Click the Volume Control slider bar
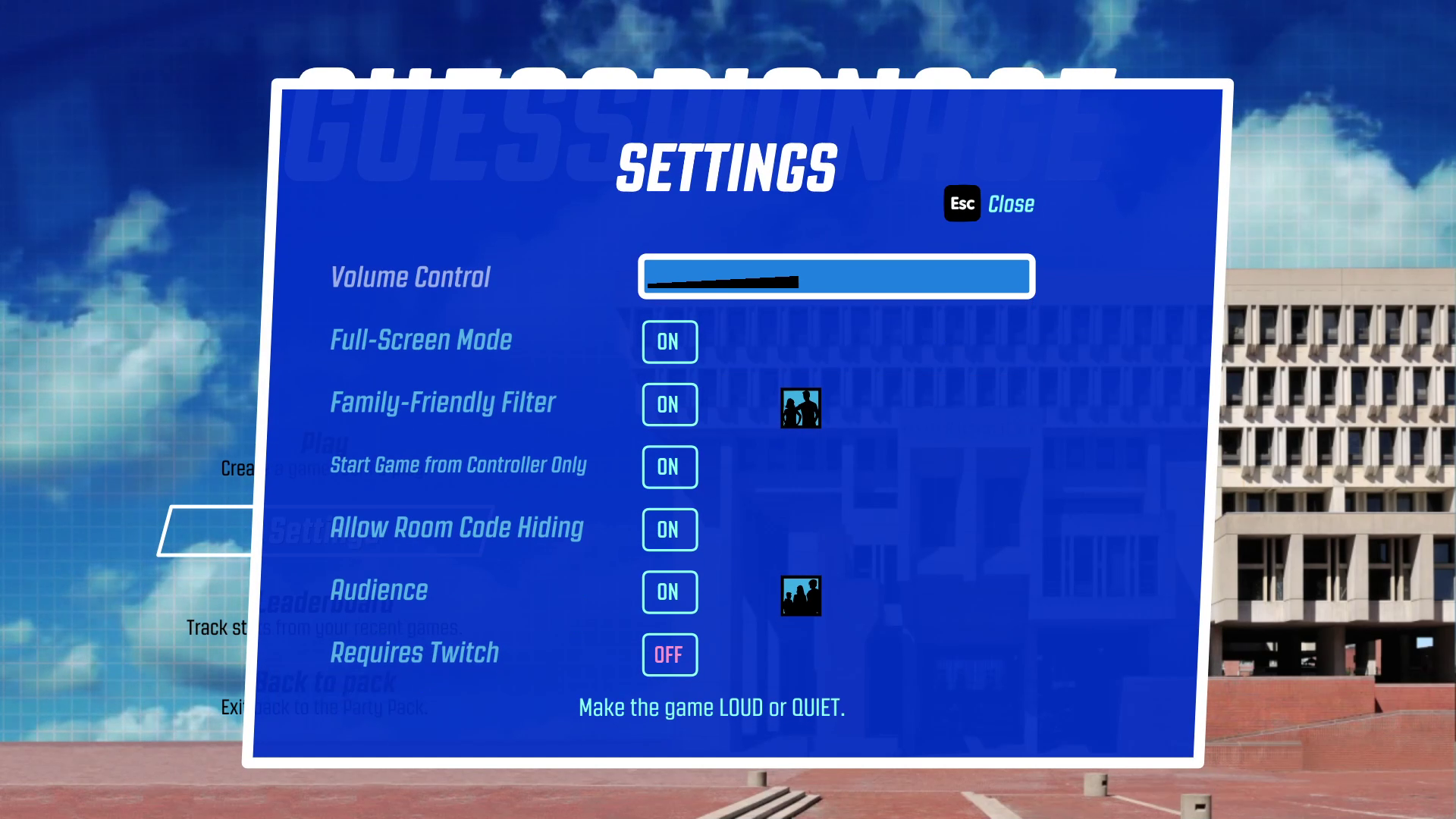This screenshot has width=1456, height=819. click(x=836, y=276)
